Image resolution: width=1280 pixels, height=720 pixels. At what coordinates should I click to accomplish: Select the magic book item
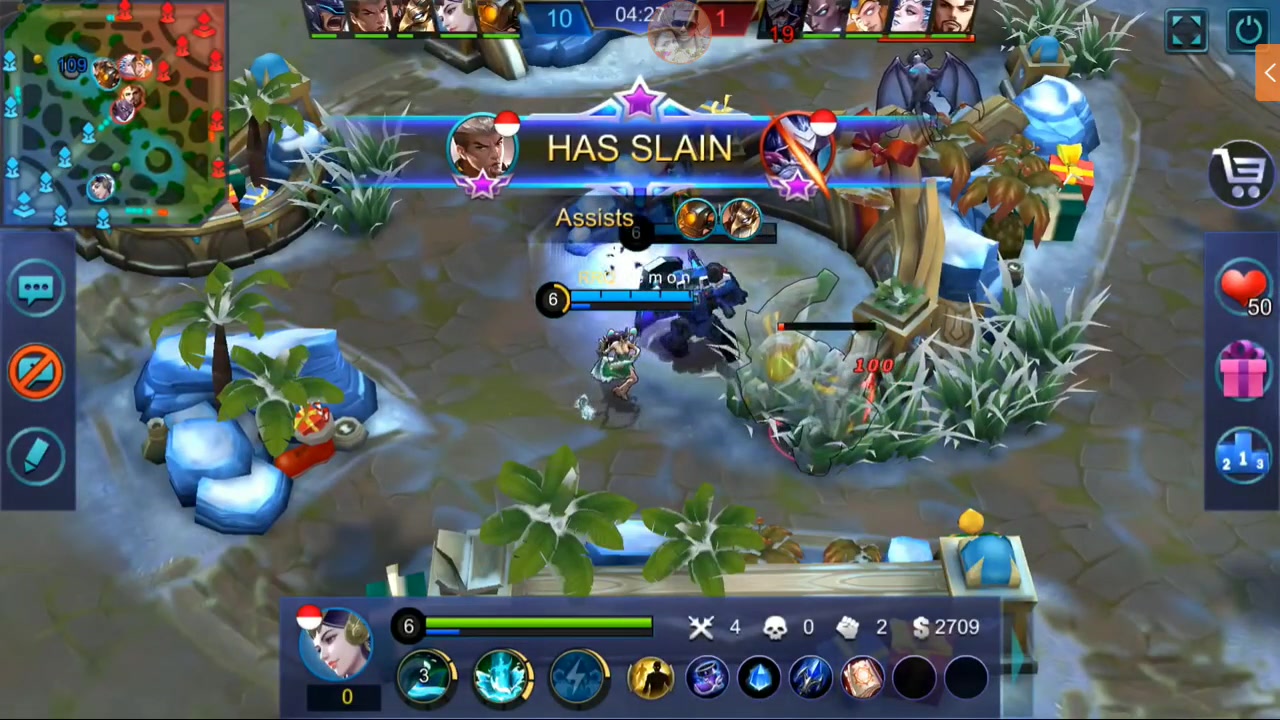click(862, 678)
